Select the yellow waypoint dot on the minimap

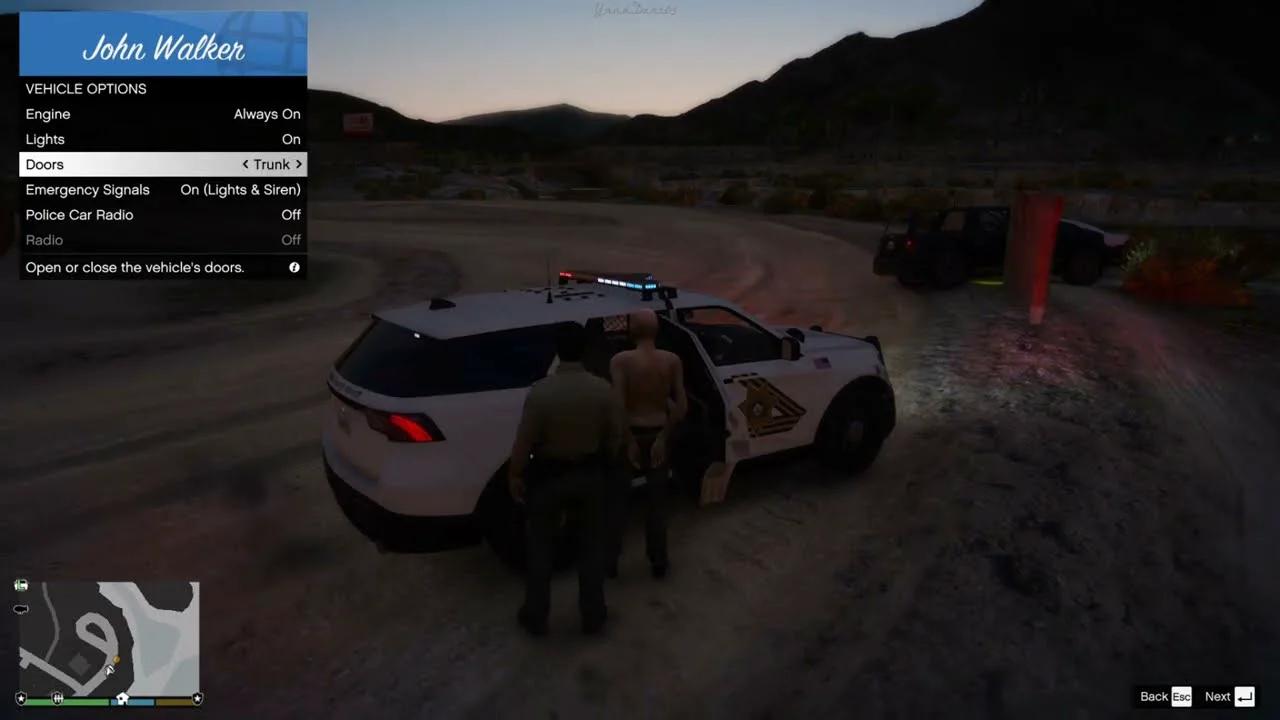coord(116,660)
